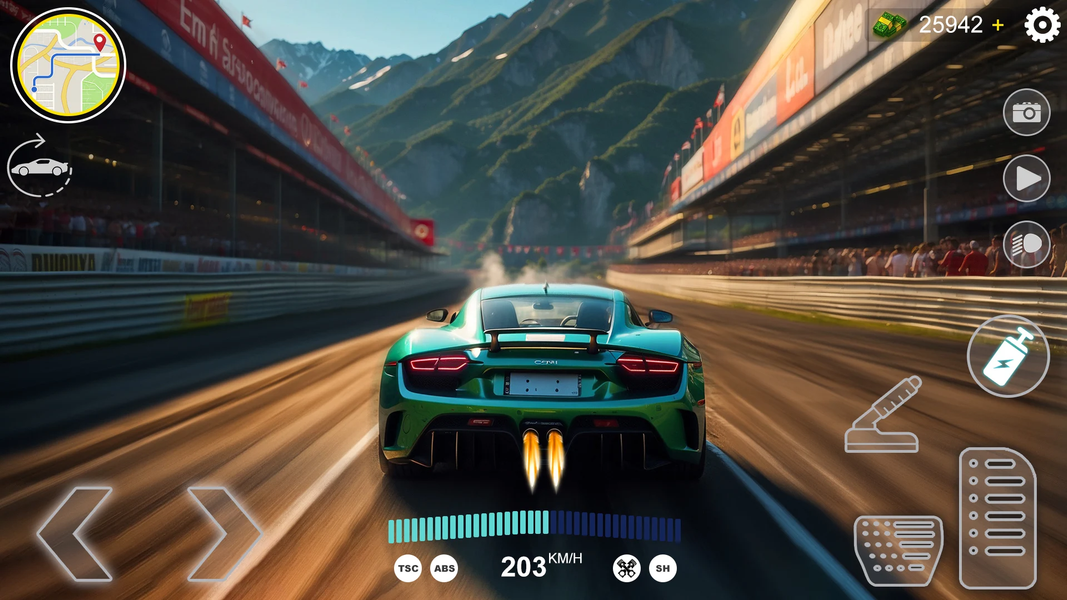Switch camera view with the camera icon
1067x600 pixels.
tap(1026, 113)
